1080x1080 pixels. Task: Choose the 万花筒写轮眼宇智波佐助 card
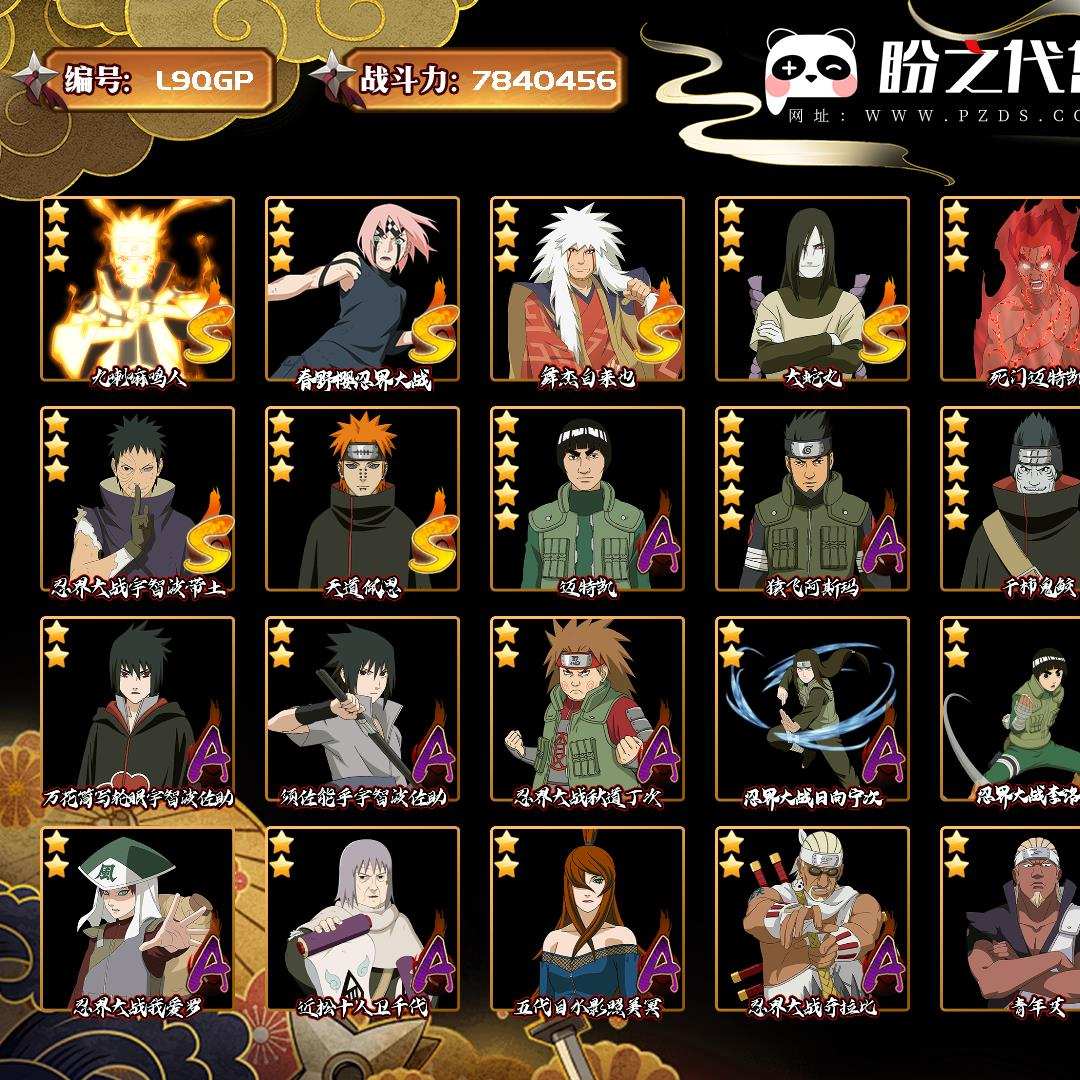138,708
